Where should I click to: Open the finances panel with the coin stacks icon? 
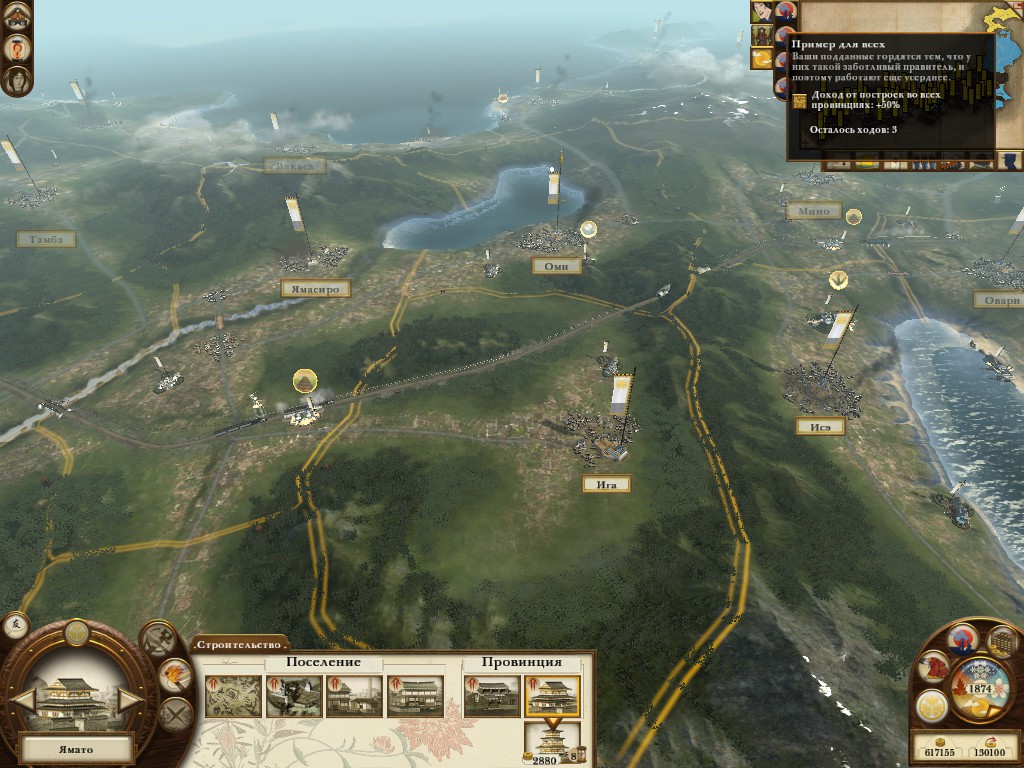tap(1003, 641)
